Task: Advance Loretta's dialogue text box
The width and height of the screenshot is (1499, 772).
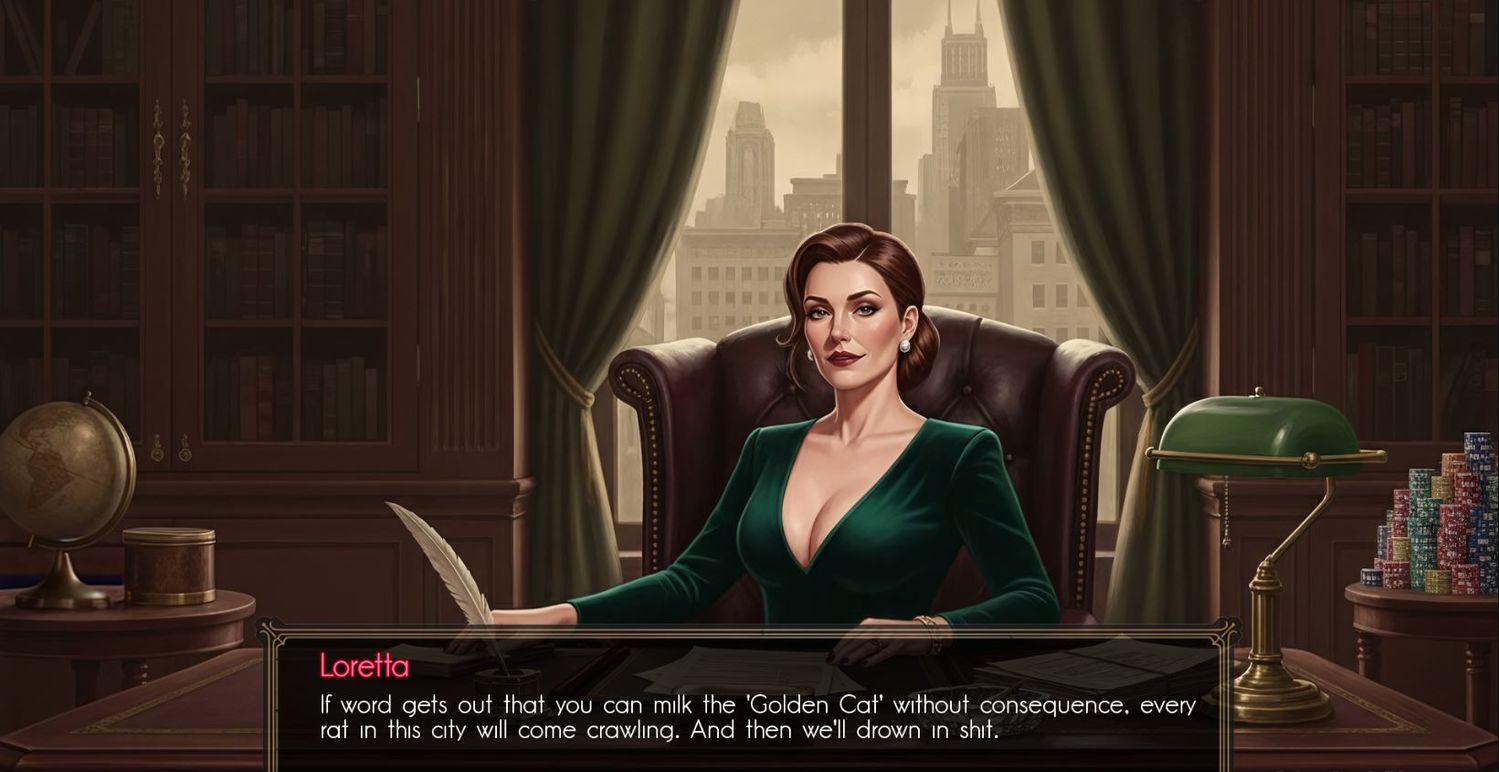Action: click(x=756, y=716)
